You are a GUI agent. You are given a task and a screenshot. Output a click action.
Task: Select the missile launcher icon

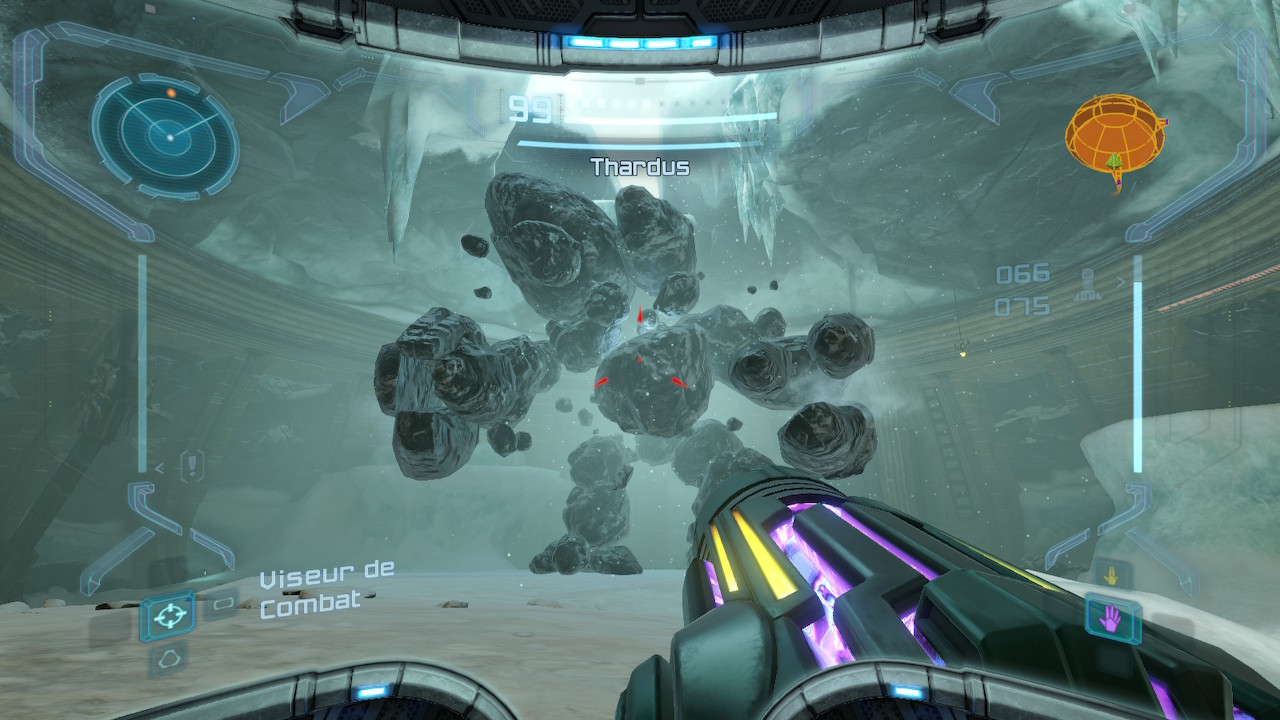1088,287
